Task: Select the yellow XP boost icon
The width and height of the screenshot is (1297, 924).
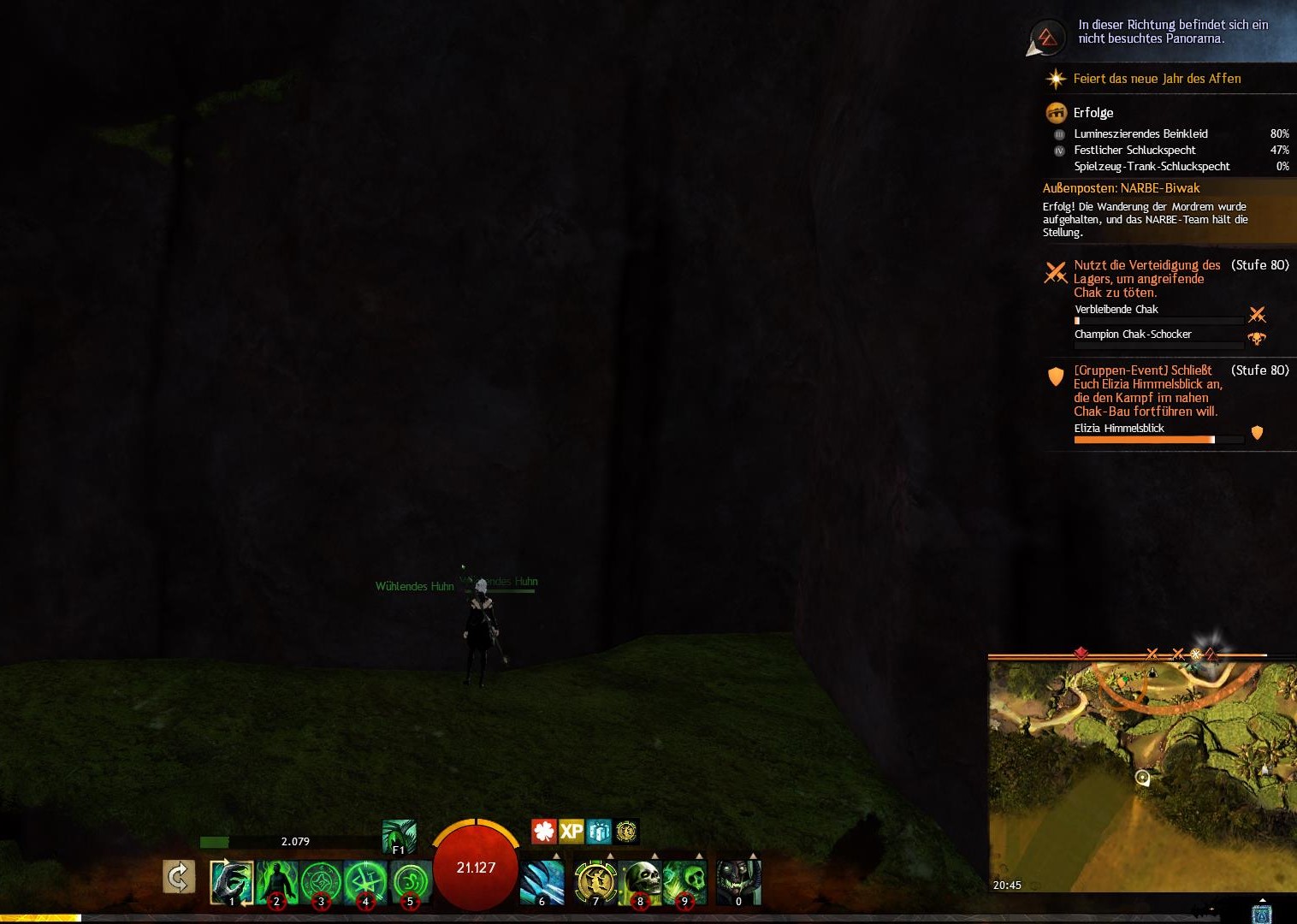Action: pyautogui.click(x=571, y=831)
